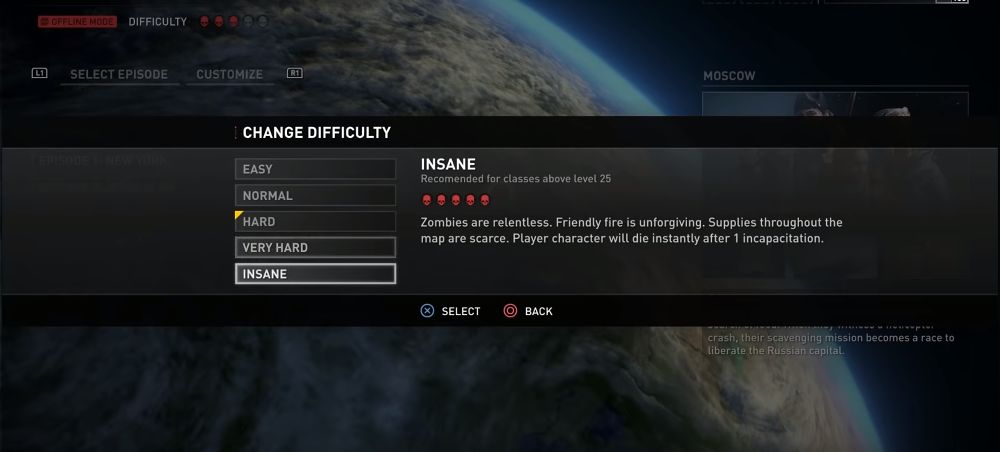
Task: Open the Customize tab
Action: (x=229, y=75)
